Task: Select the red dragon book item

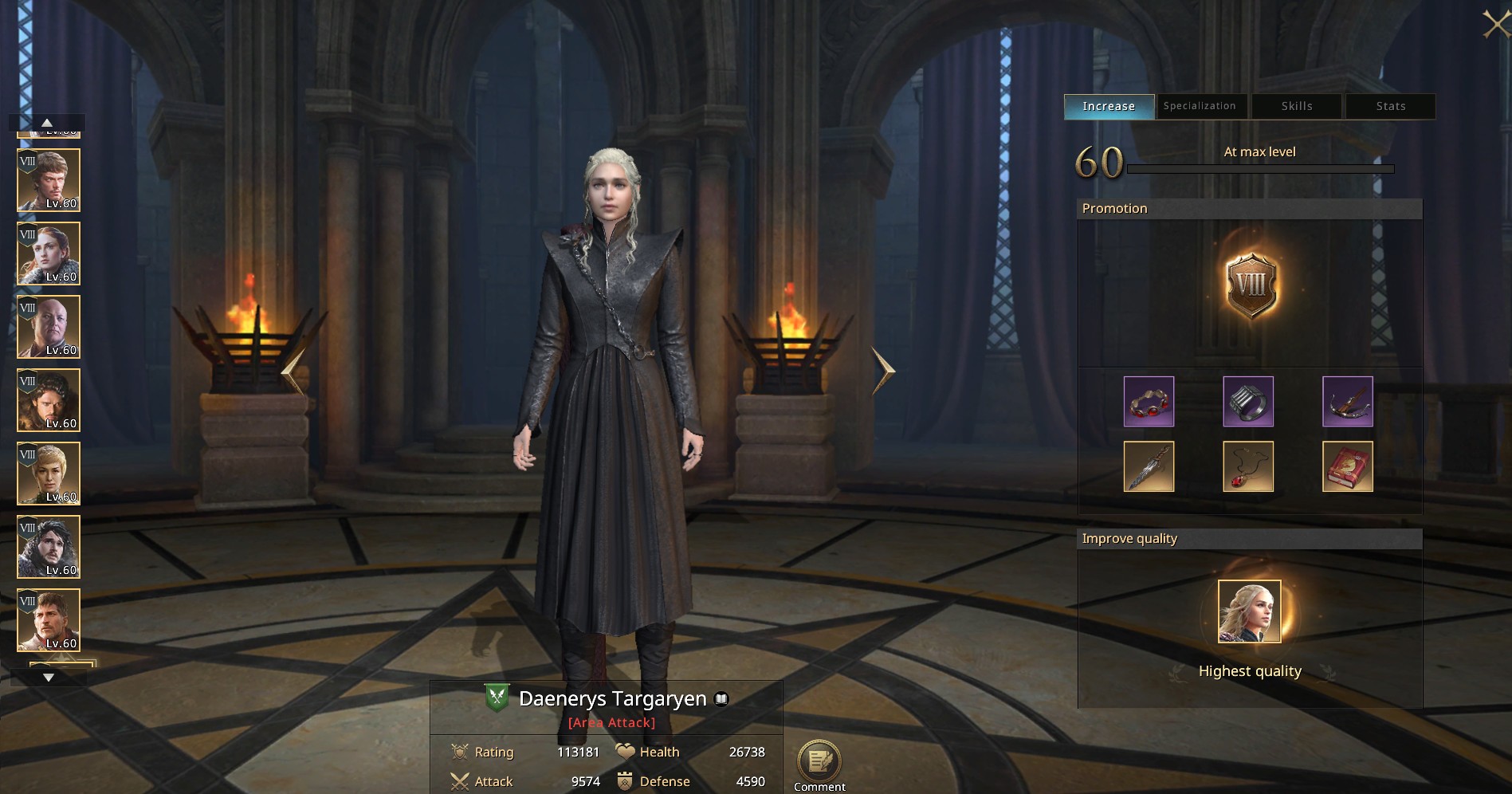Action: [1347, 466]
